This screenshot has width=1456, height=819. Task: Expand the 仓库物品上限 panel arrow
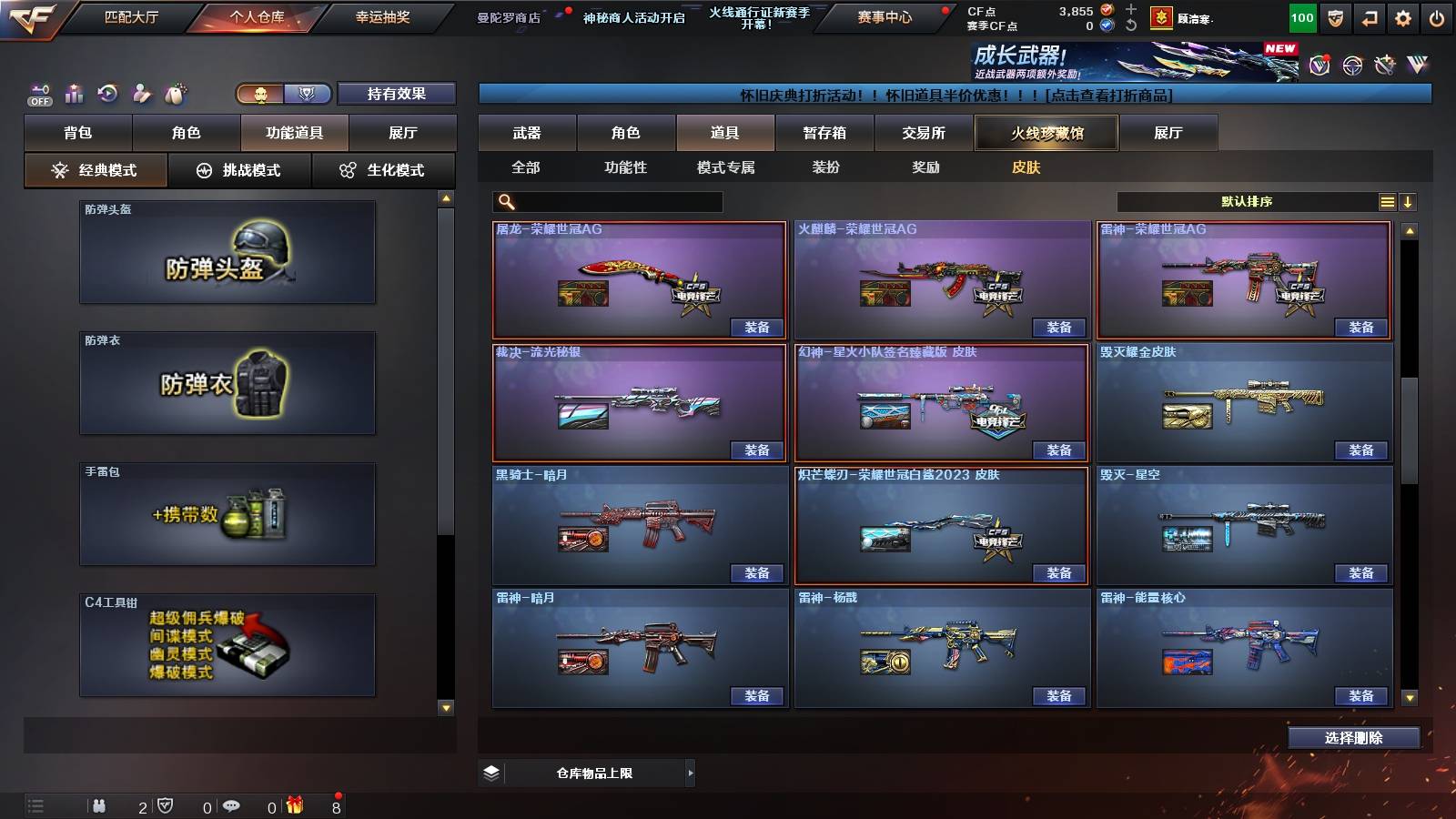(x=690, y=772)
